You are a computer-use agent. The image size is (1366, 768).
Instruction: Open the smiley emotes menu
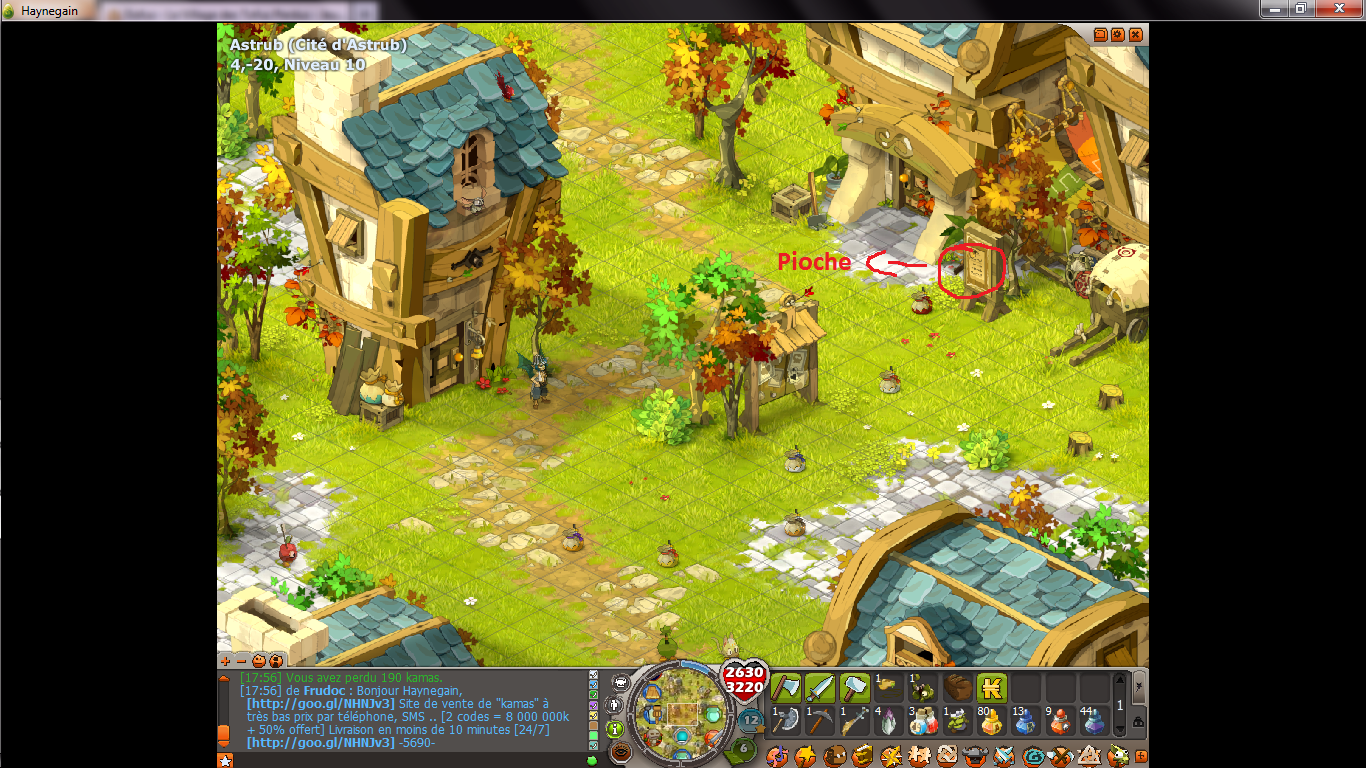(258, 661)
